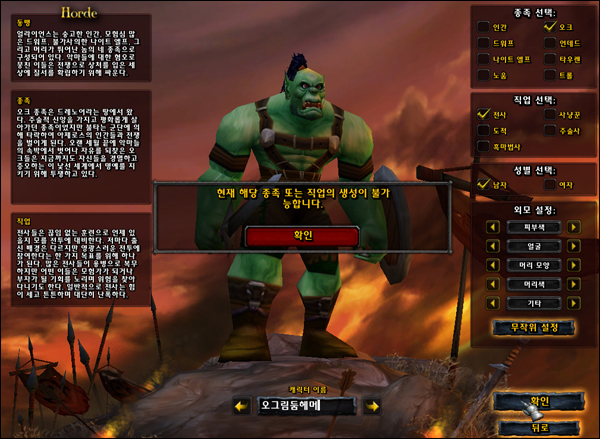Pick the 노움 (Gnome) race

click(x=485, y=76)
